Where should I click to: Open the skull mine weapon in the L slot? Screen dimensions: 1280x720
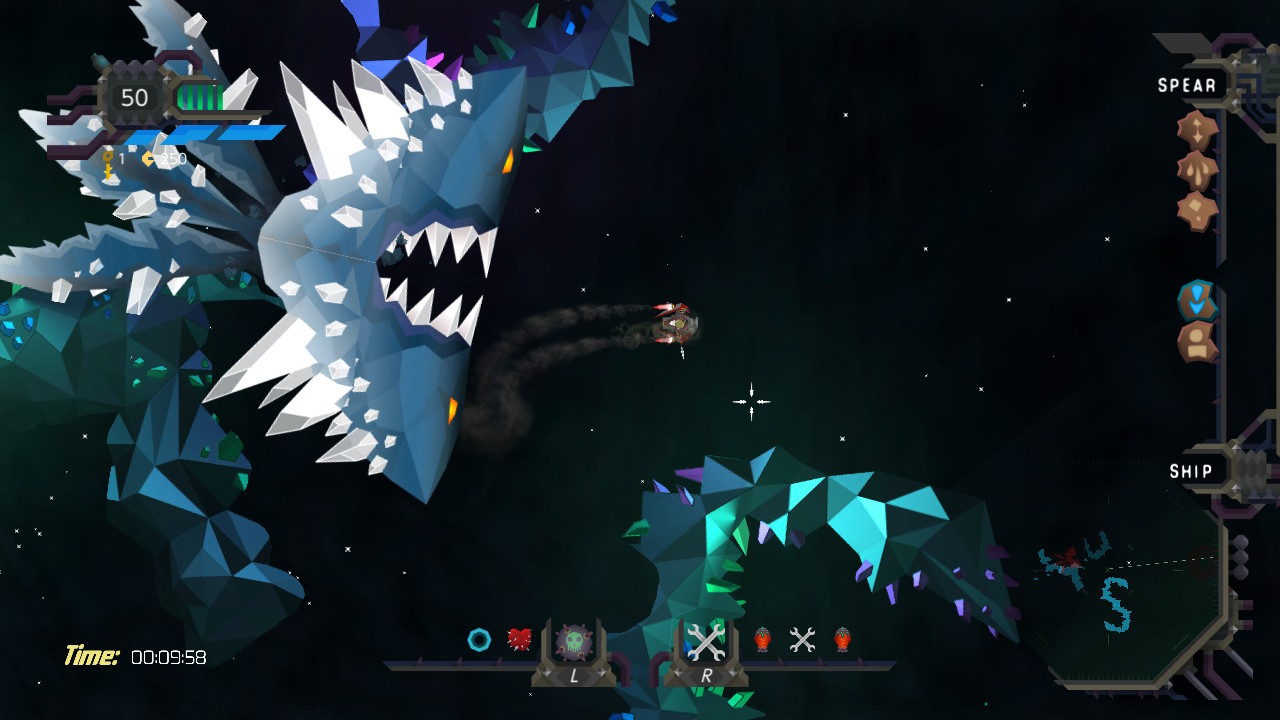(x=575, y=640)
